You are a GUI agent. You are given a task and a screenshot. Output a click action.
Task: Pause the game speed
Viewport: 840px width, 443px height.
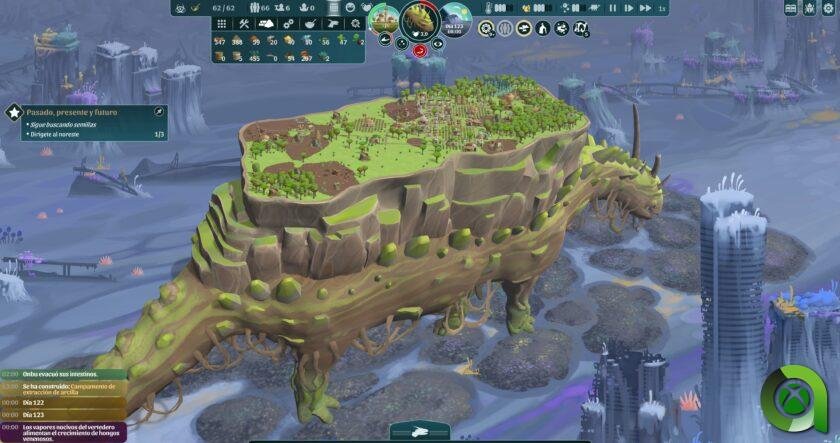[613, 8]
